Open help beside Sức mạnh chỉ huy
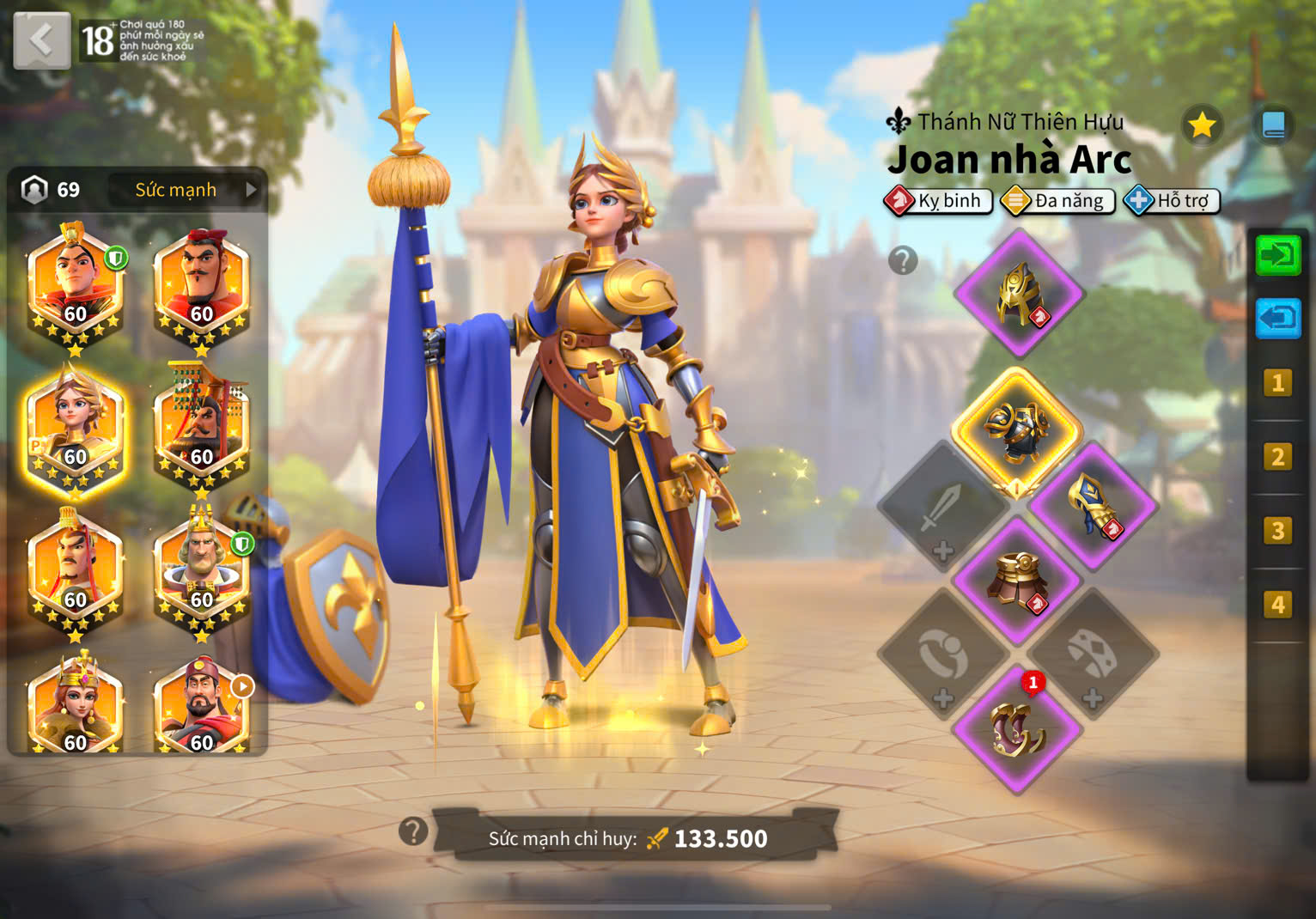Image resolution: width=1316 pixels, height=919 pixels. tap(413, 831)
